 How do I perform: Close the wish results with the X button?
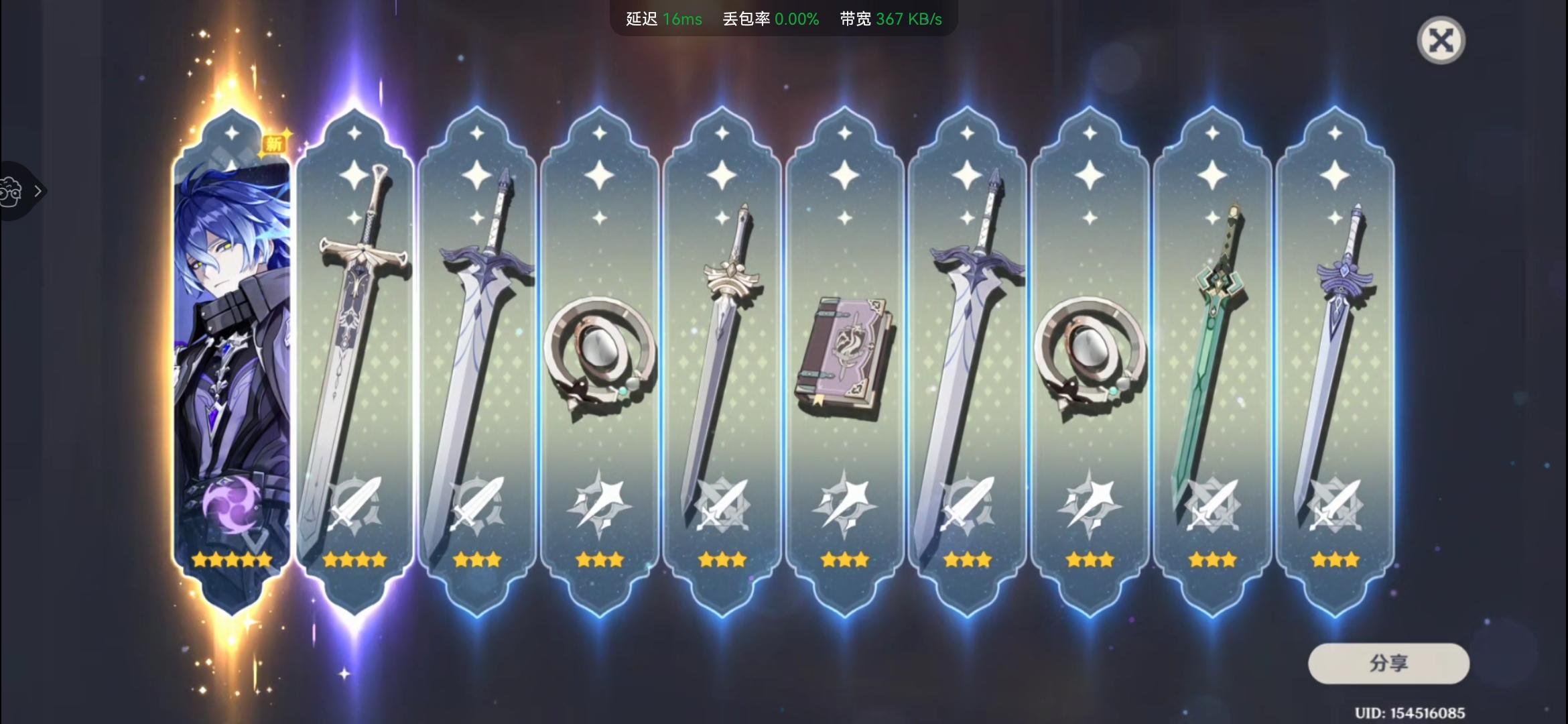pos(1443,40)
